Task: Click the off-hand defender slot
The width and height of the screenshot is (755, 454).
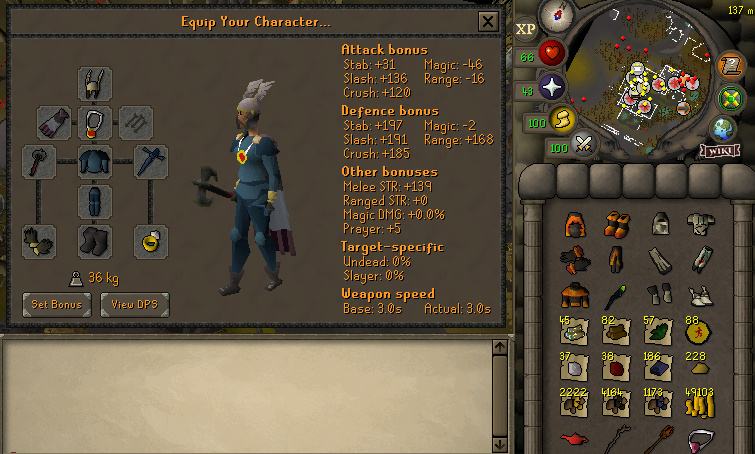Action: point(150,161)
